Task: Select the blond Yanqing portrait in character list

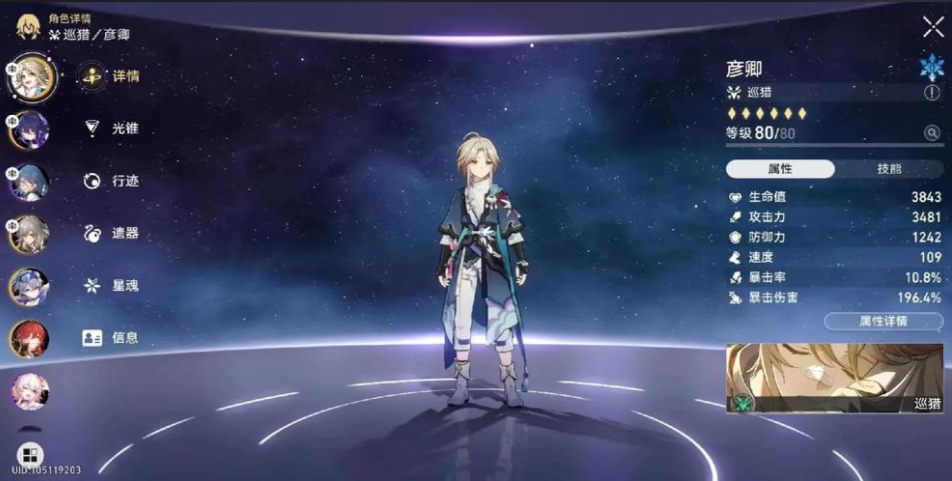Action: point(30,77)
